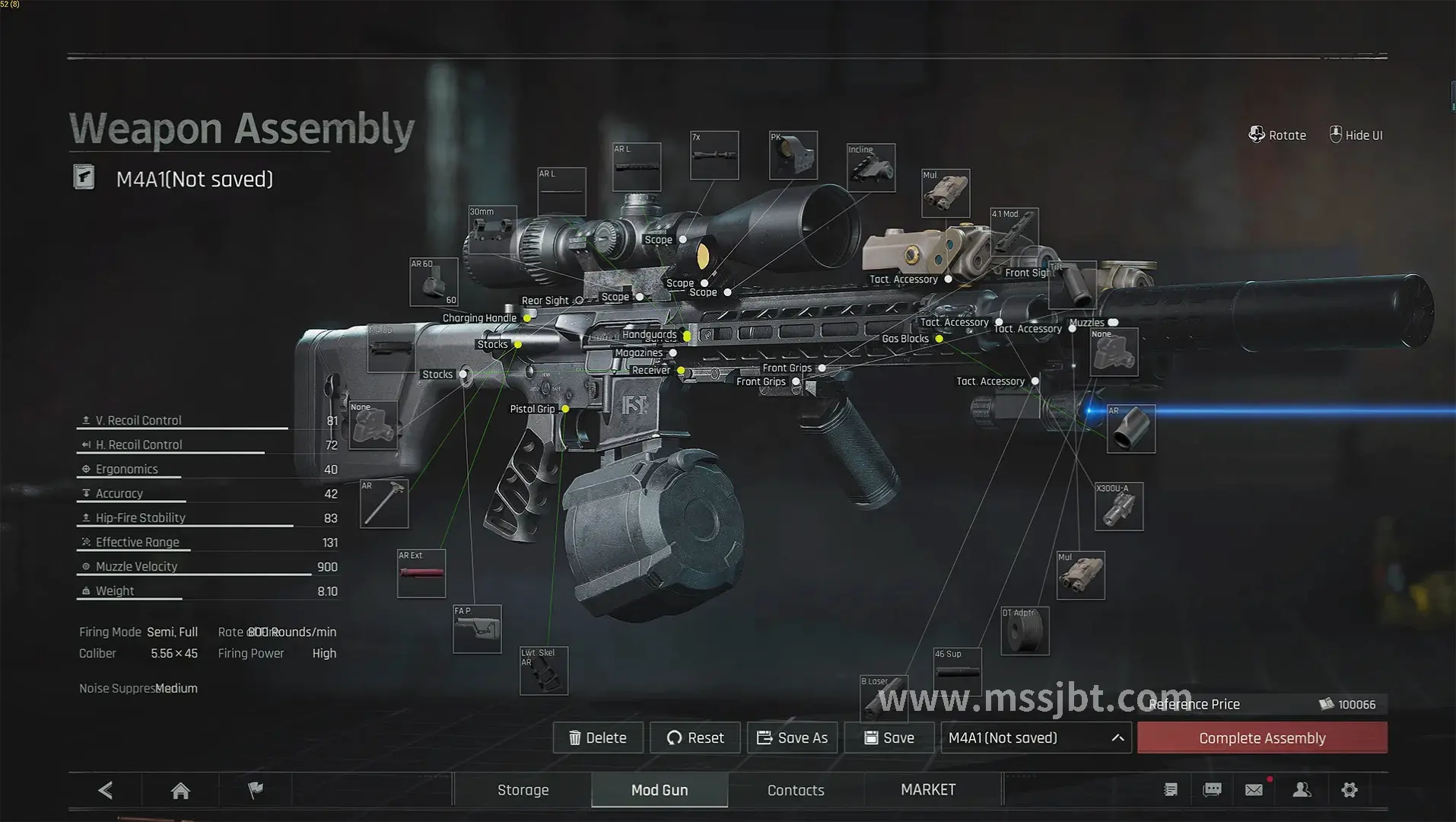Select the Mod Gun tab

pyautogui.click(x=660, y=790)
